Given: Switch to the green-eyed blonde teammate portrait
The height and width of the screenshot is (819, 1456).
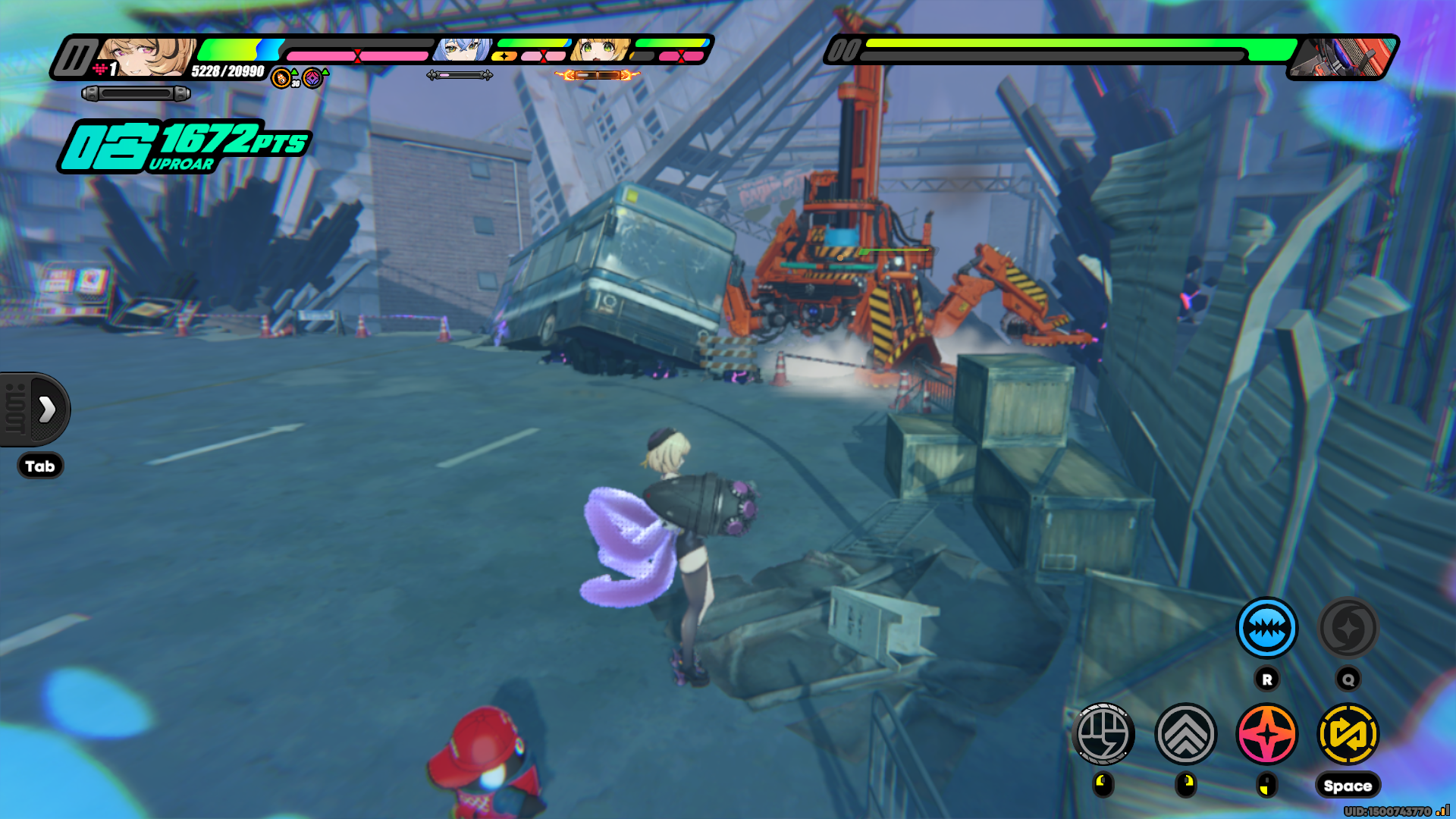Looking at the screenshot, I should (x=601, y=50).
